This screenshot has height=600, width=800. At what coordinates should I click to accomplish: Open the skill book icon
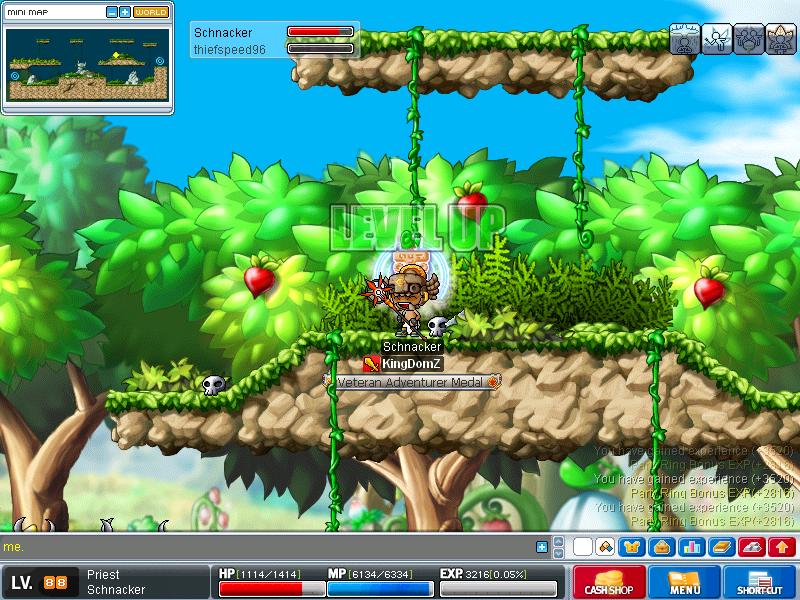click(x=721, y=547)
